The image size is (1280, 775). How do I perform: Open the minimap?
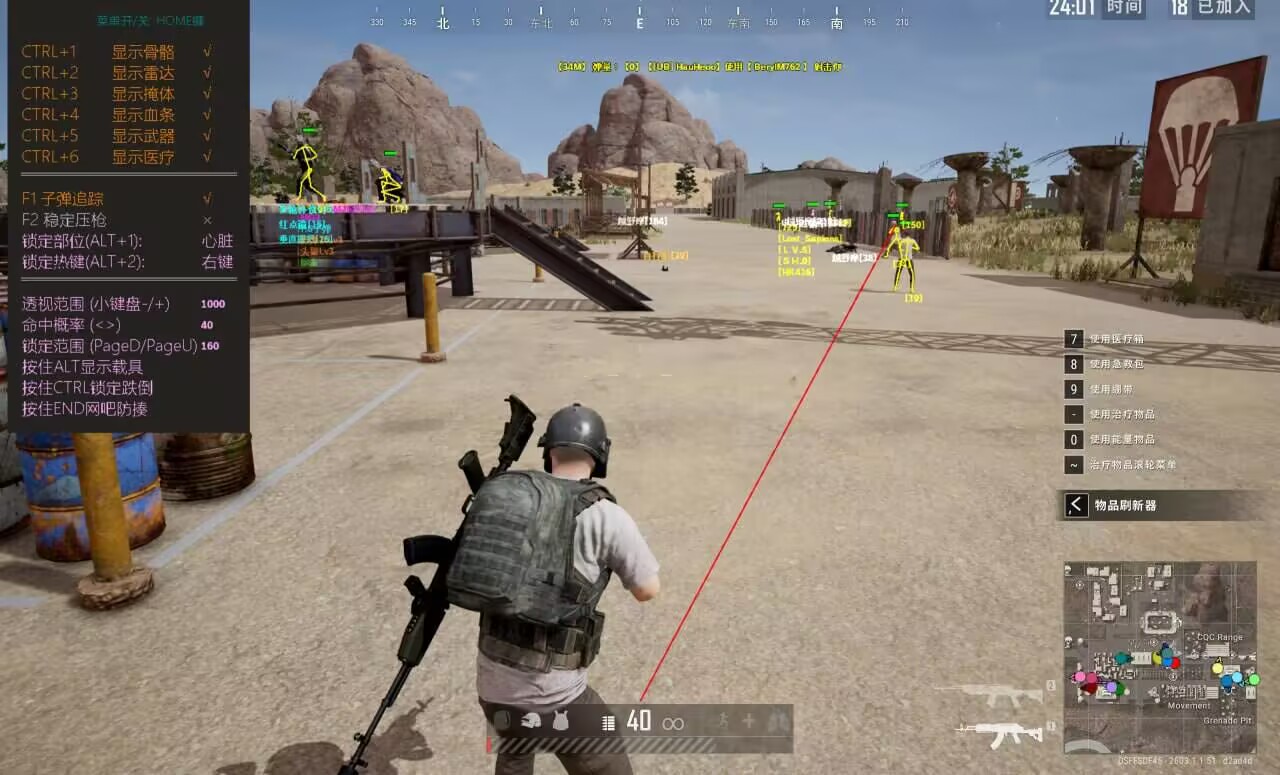pos(1159,656)
